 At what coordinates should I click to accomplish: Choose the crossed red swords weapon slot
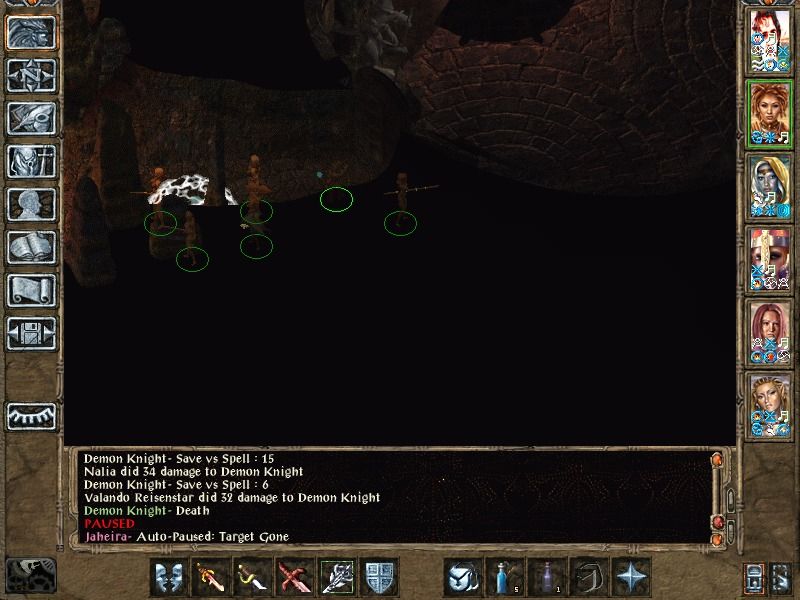(291, 578)
